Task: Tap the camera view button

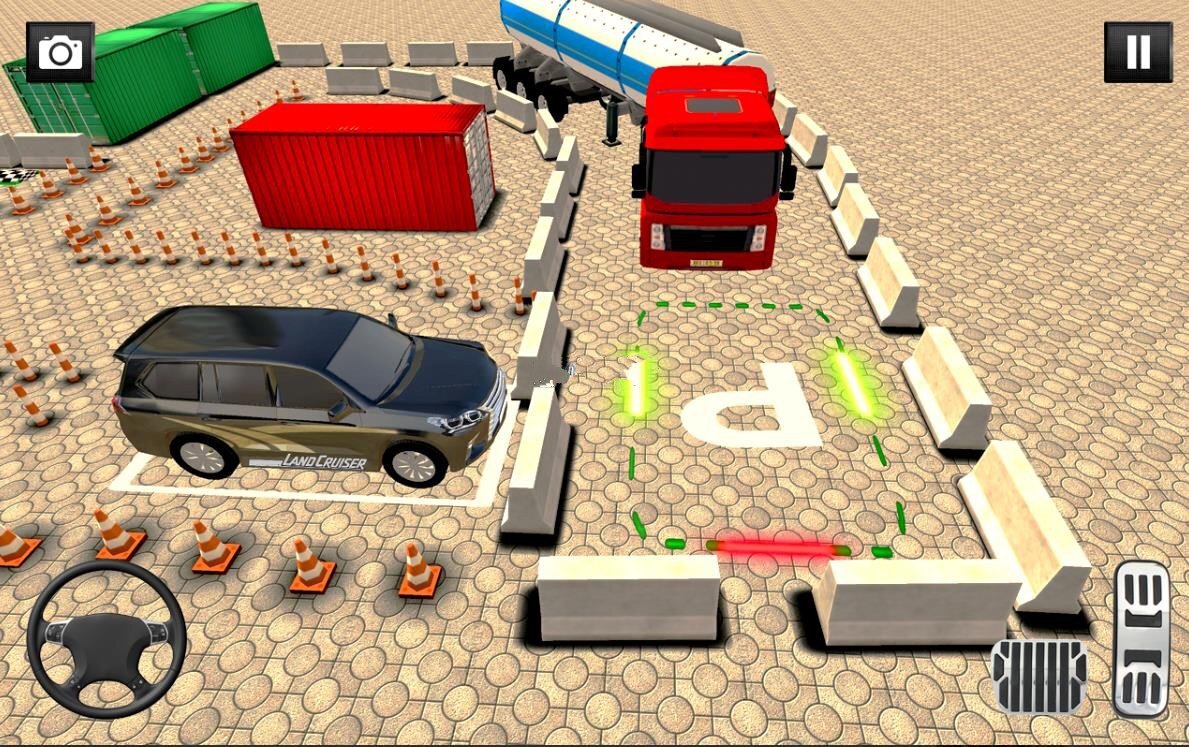Action: tap(60, 52)
